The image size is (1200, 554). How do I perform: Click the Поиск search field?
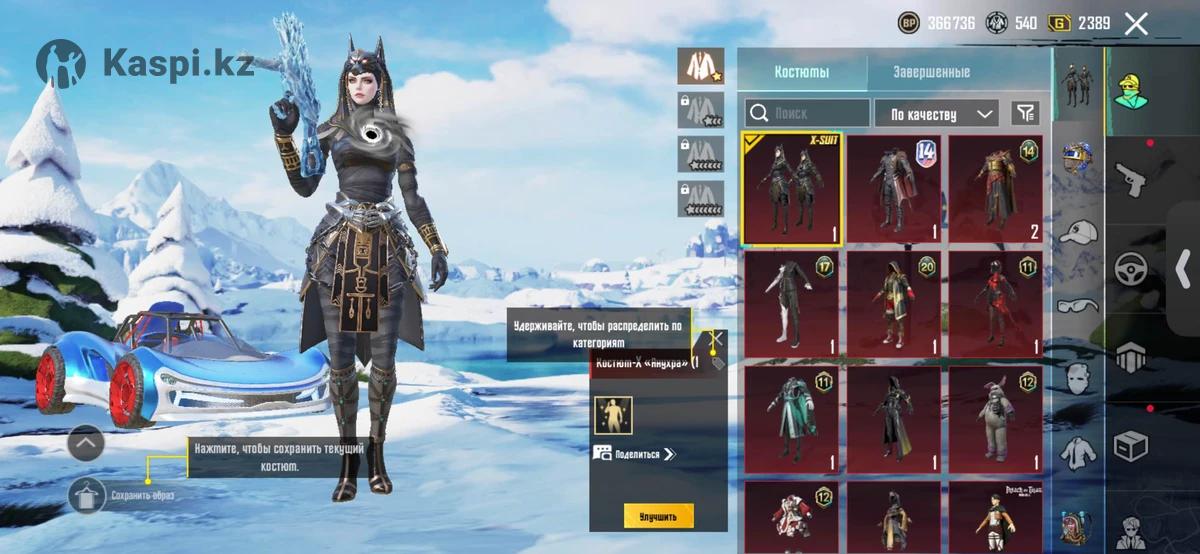click(x=806, y=113)
